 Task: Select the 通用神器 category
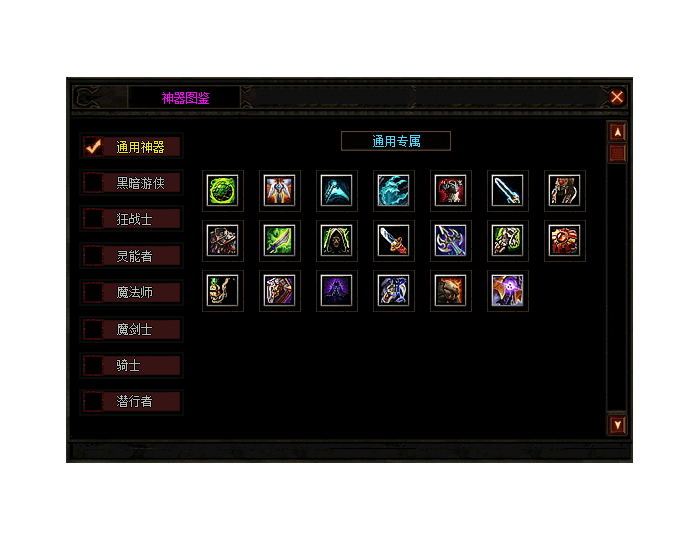(x=132, y=147)
